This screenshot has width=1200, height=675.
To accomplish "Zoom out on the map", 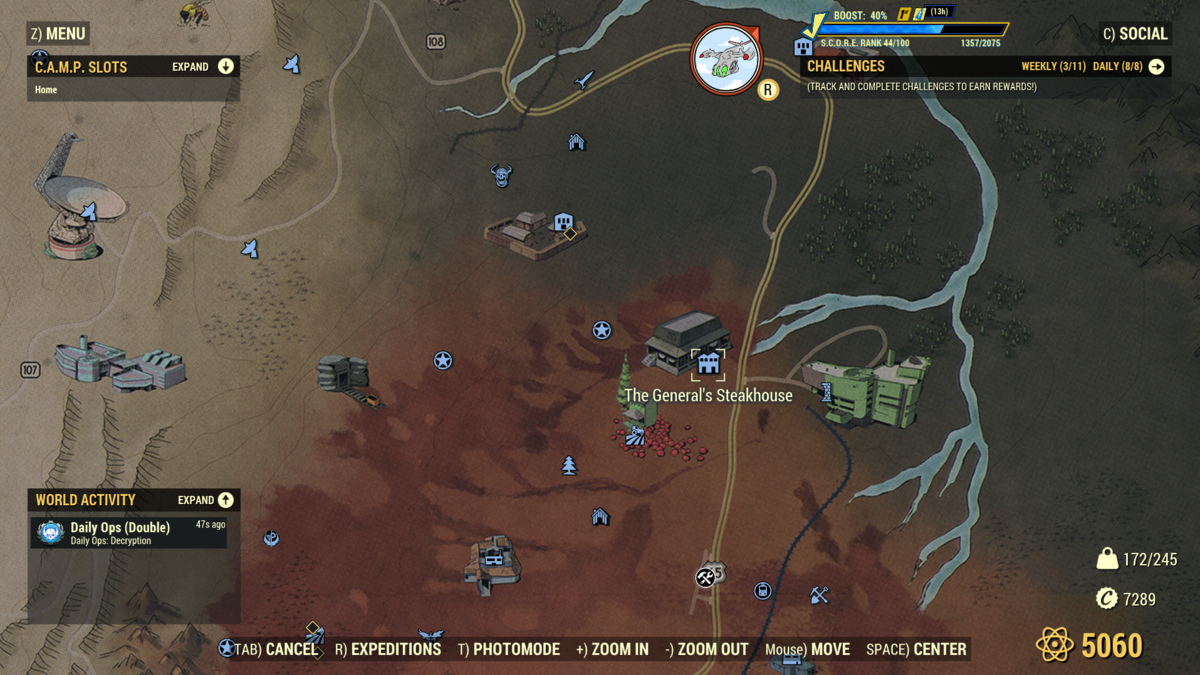I will pos(707,649).
